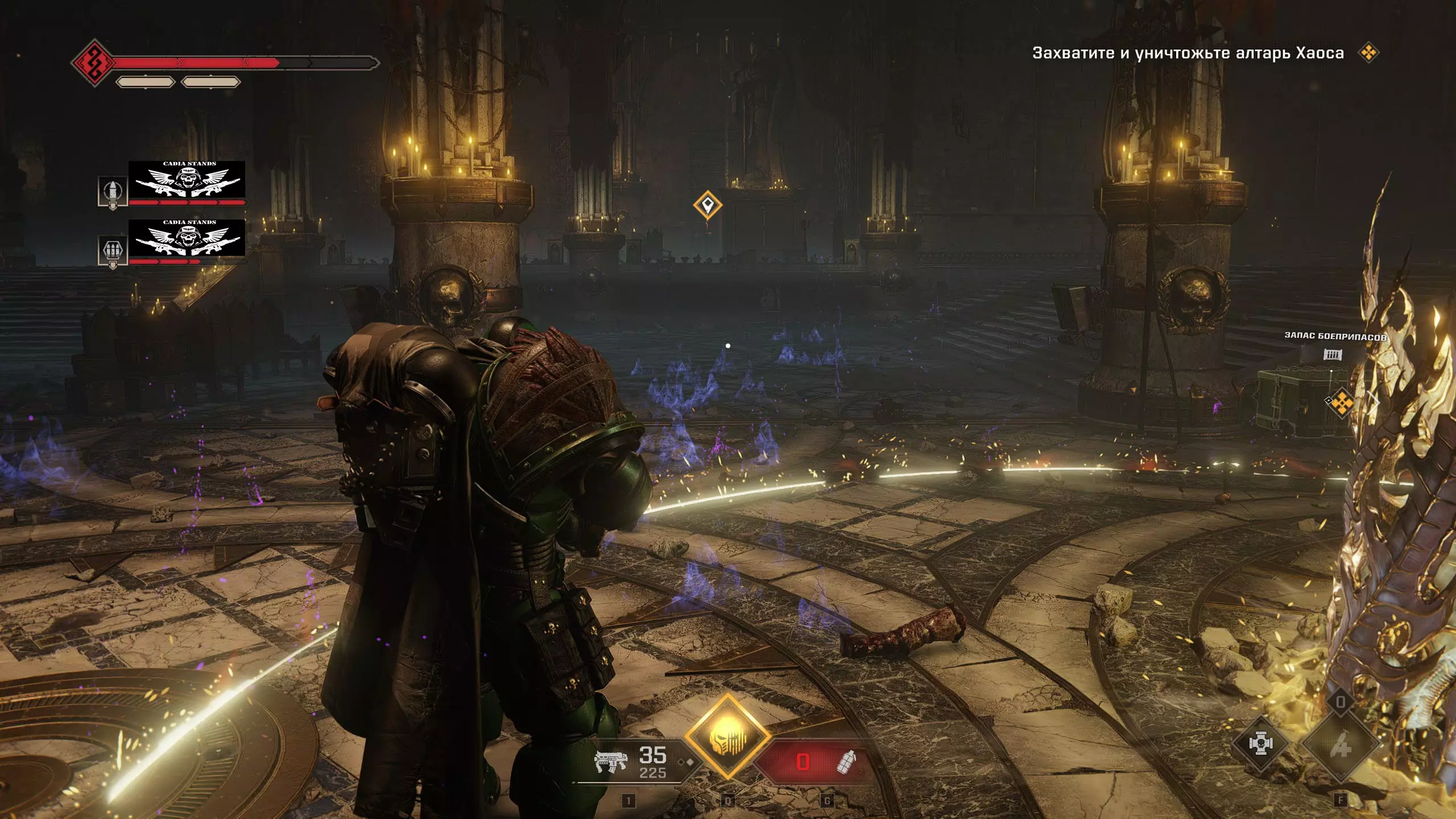Click the ammo cache crate marker icon

click(x=1332, y=355)
